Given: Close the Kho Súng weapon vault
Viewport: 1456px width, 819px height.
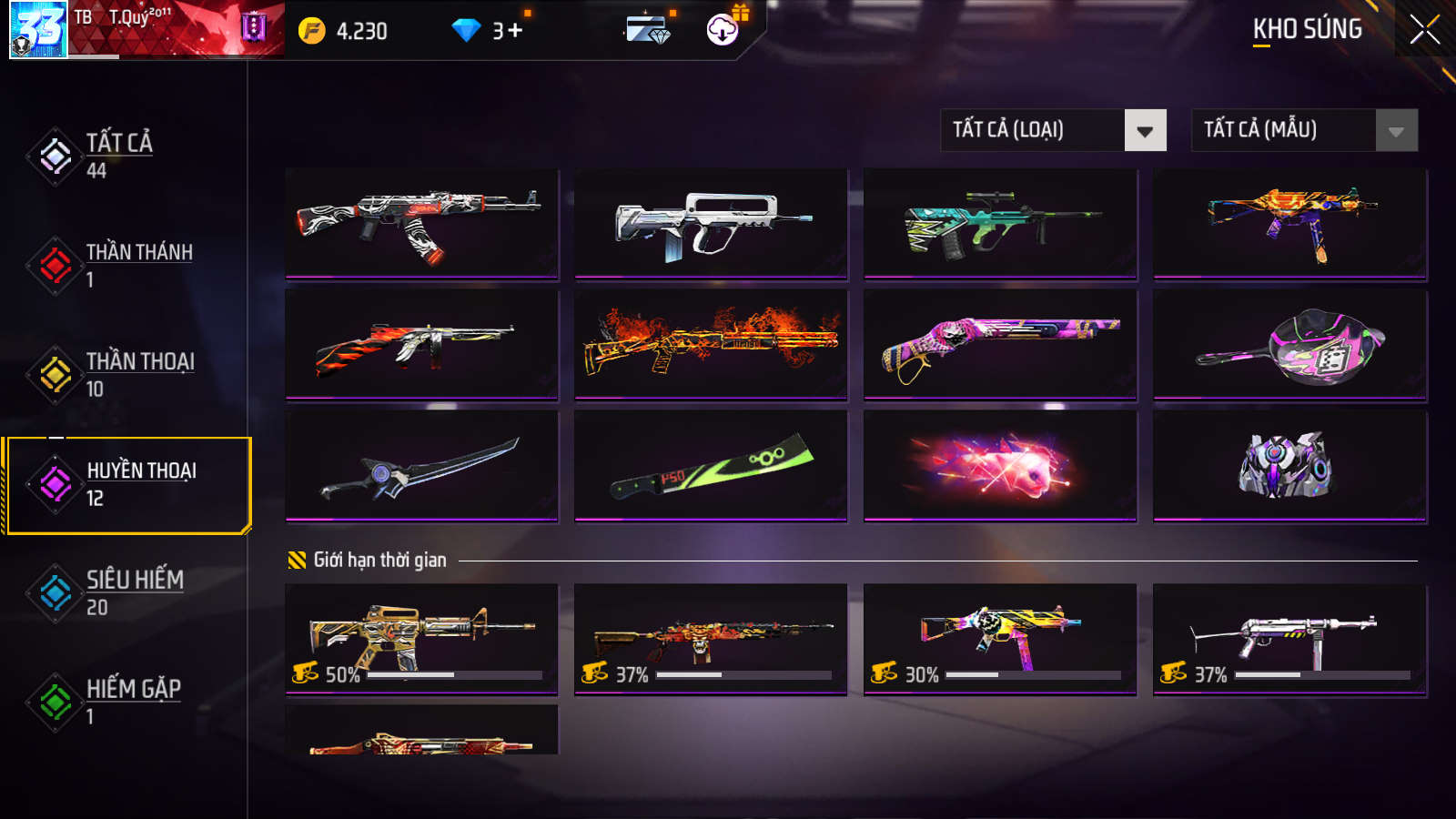Looking at the screenshot, I should click(x=1424, y=30).
